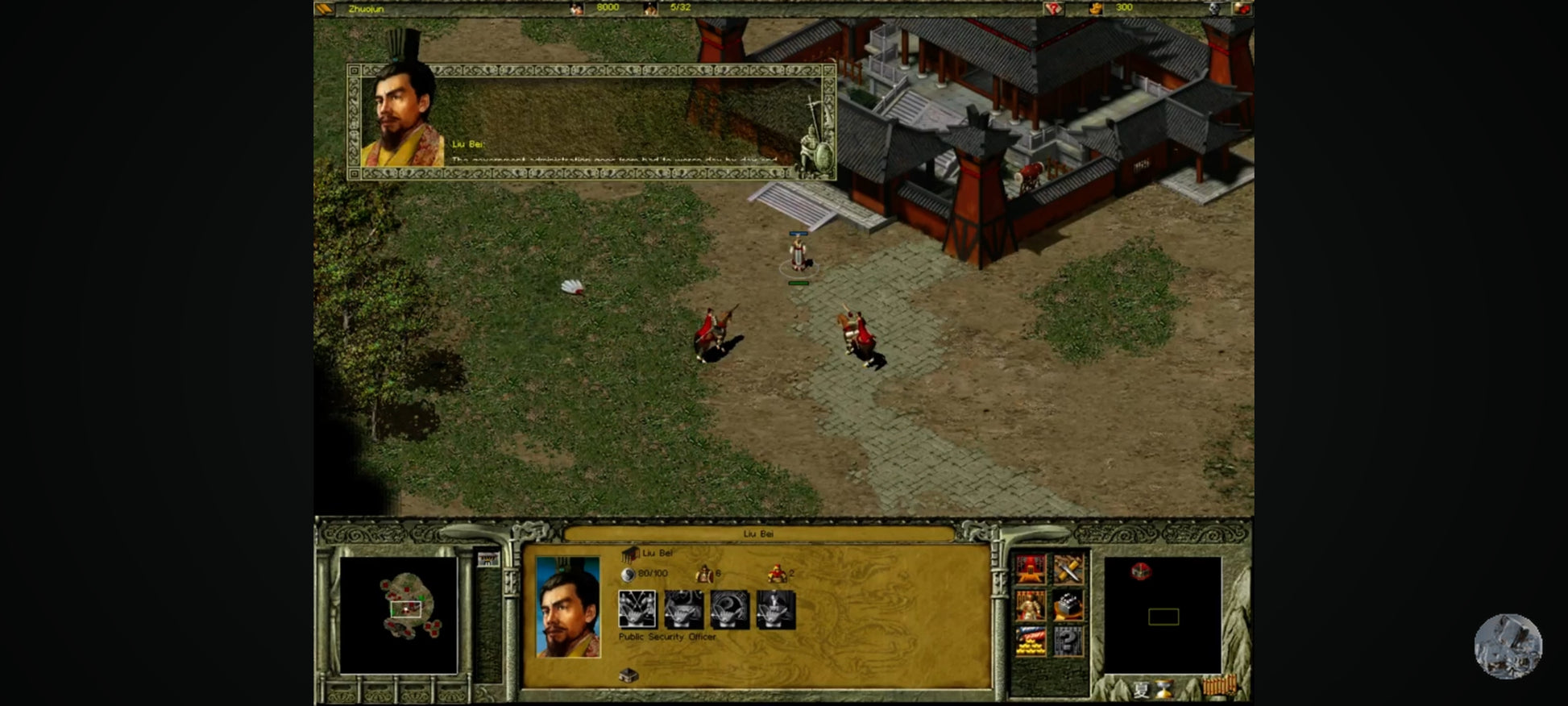
Task: Open the sword and scroll command
Action: 1068,569
